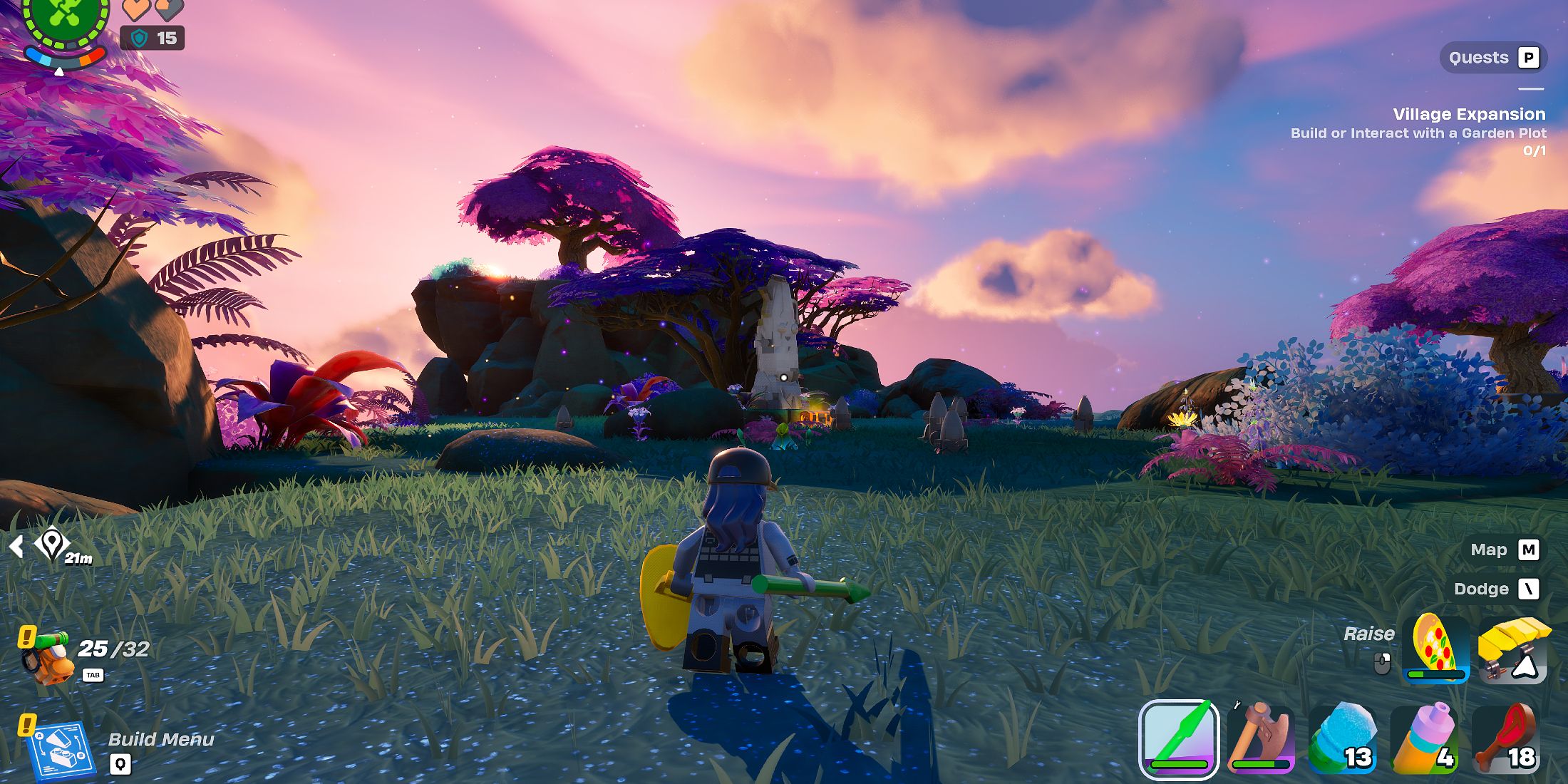Viewport: 1568px width, 784px height.
Task: Open the Map
Action: pos(1505,550)
